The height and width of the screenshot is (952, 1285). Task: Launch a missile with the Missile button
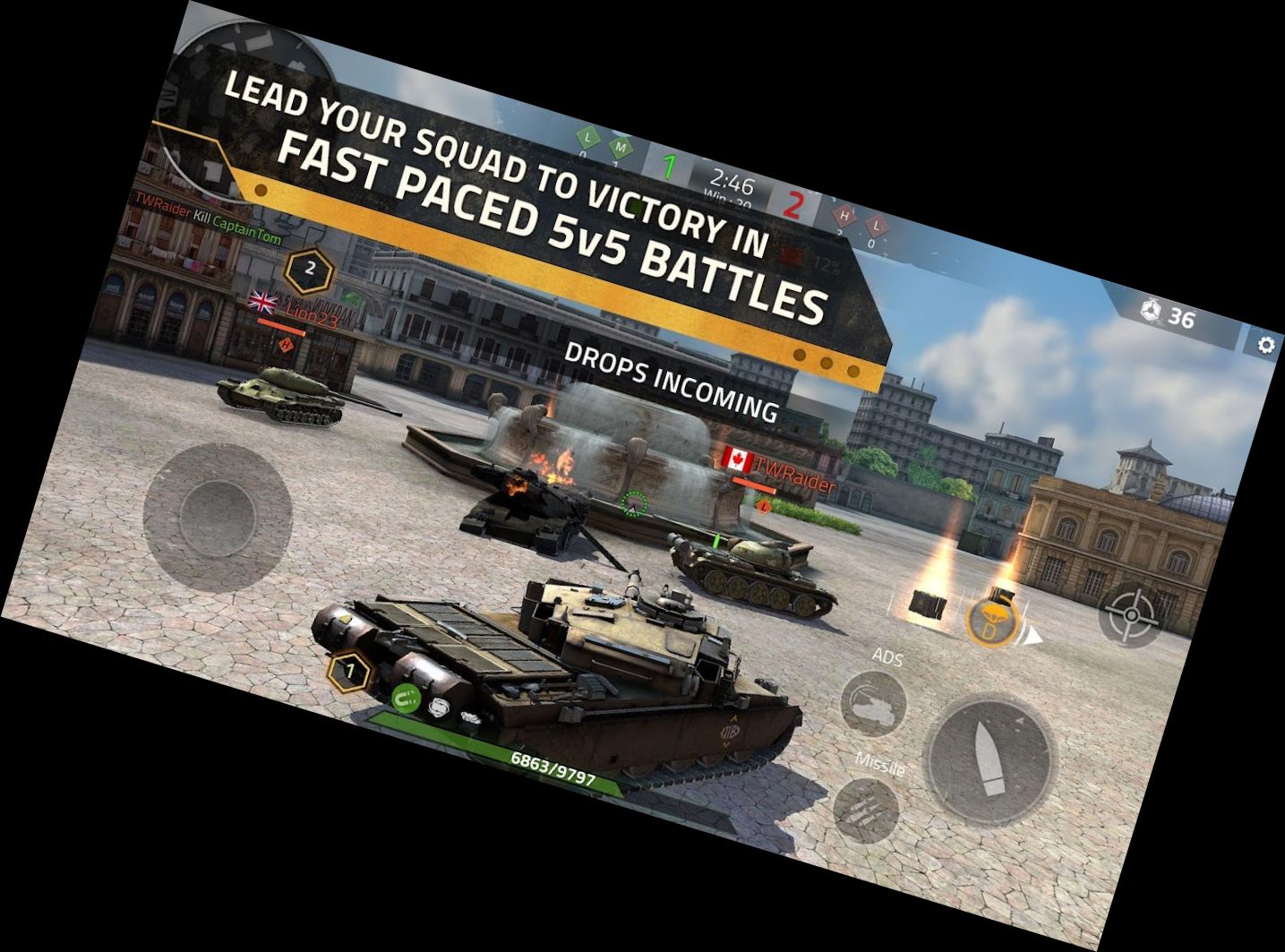coord(866,809)
